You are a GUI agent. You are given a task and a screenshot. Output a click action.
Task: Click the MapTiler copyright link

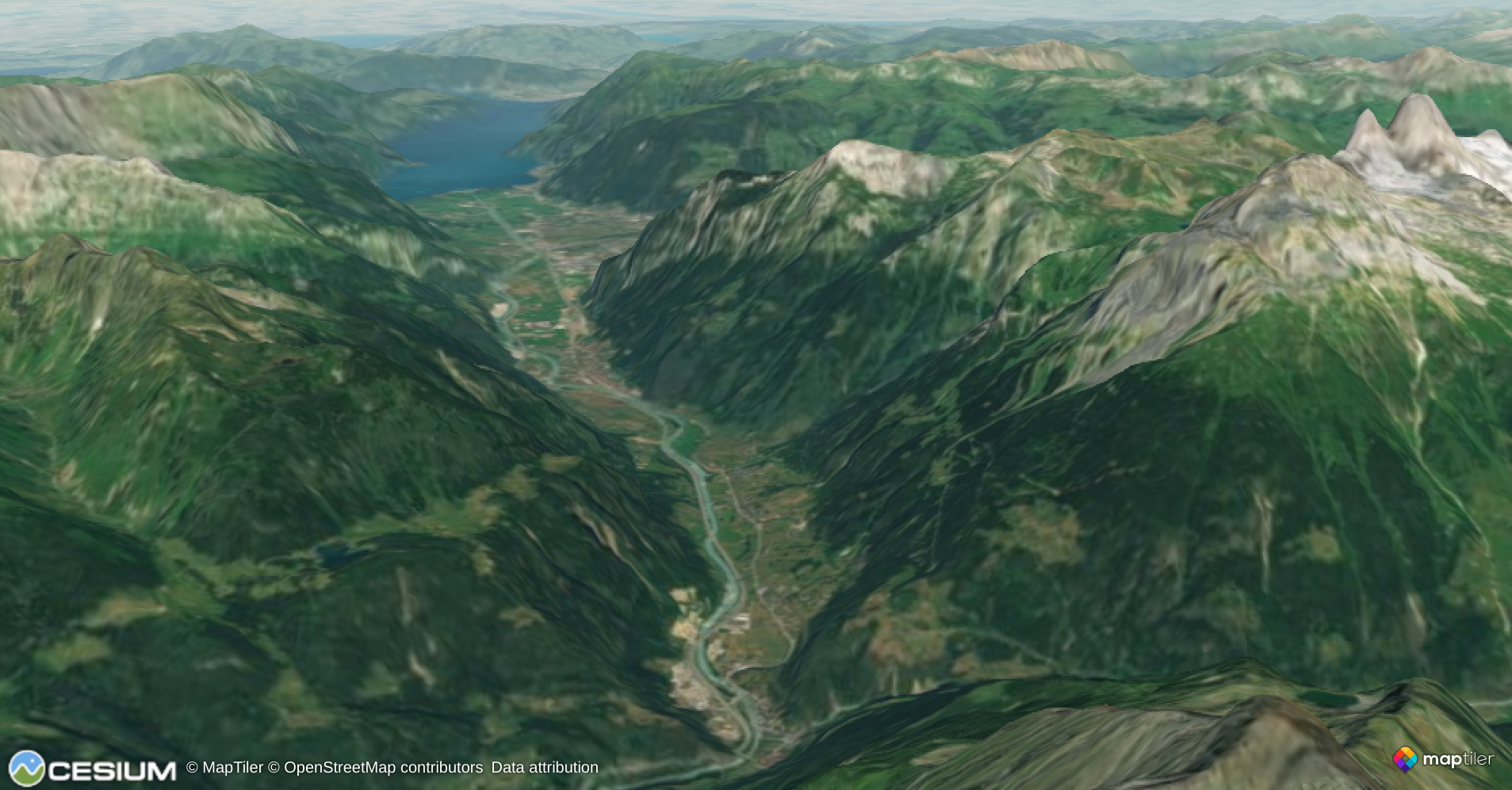coord(224,768)
